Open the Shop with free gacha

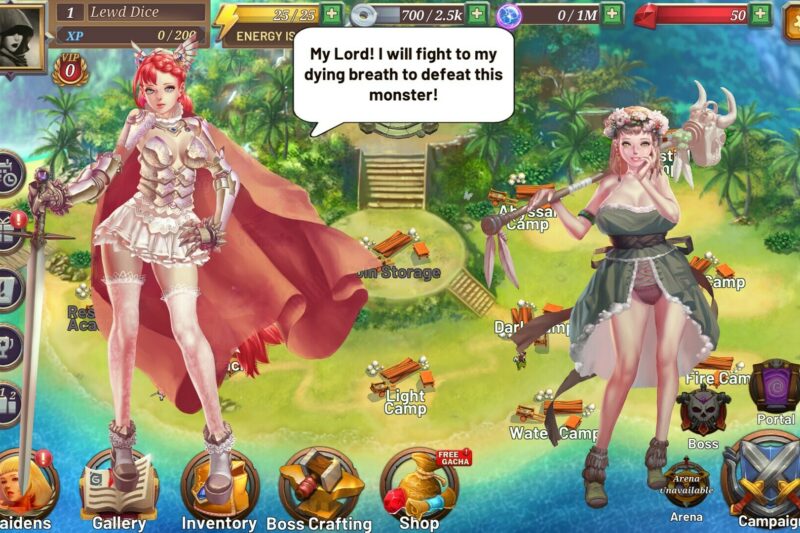[419, 486]
